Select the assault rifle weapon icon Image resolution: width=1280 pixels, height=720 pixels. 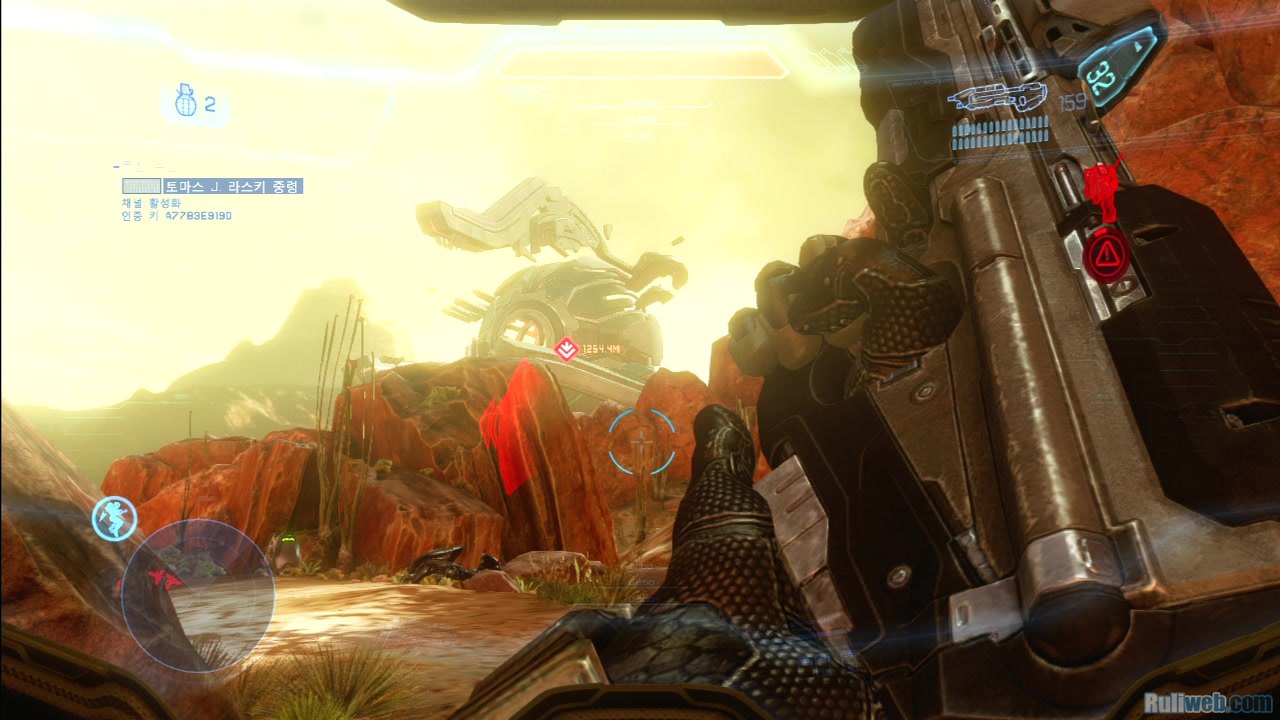[x=996, y=98]
